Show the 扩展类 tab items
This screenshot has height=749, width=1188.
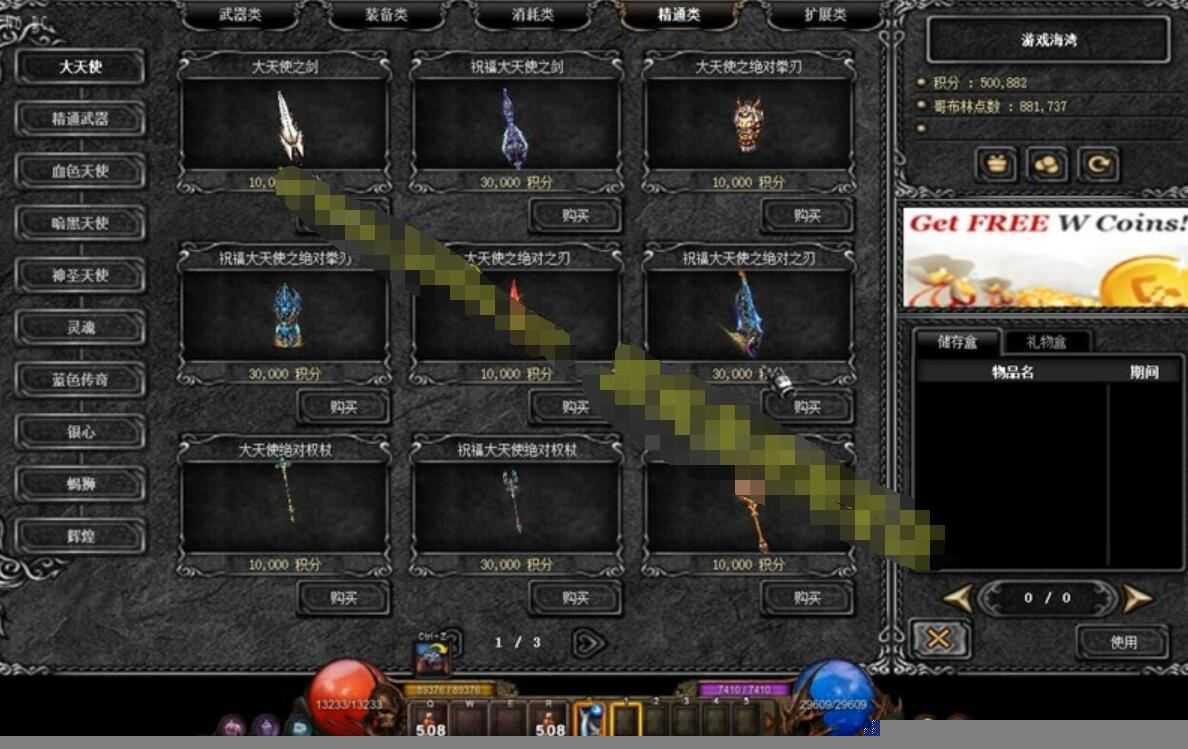tap(825, 15)
